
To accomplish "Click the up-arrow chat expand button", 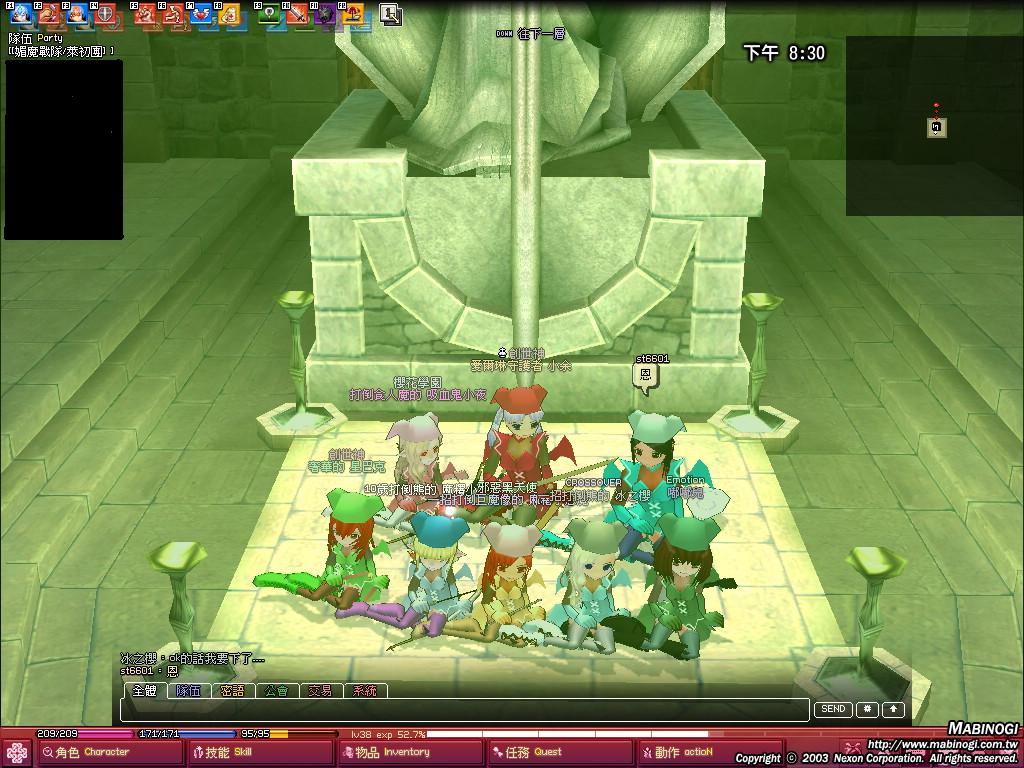I will (893, 709).
